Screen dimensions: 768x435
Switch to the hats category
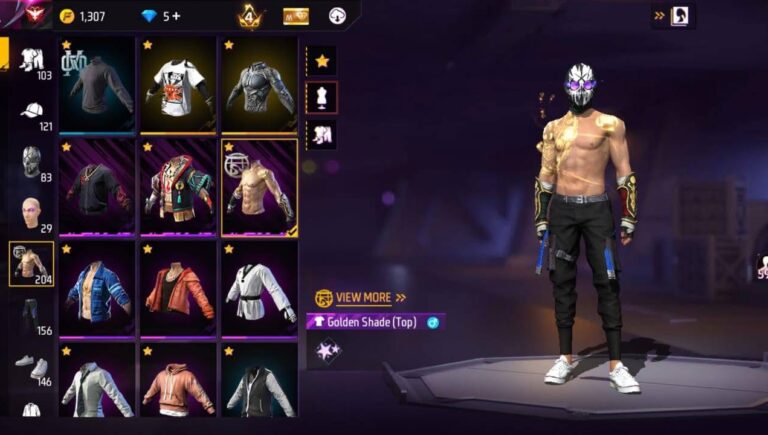31,113
